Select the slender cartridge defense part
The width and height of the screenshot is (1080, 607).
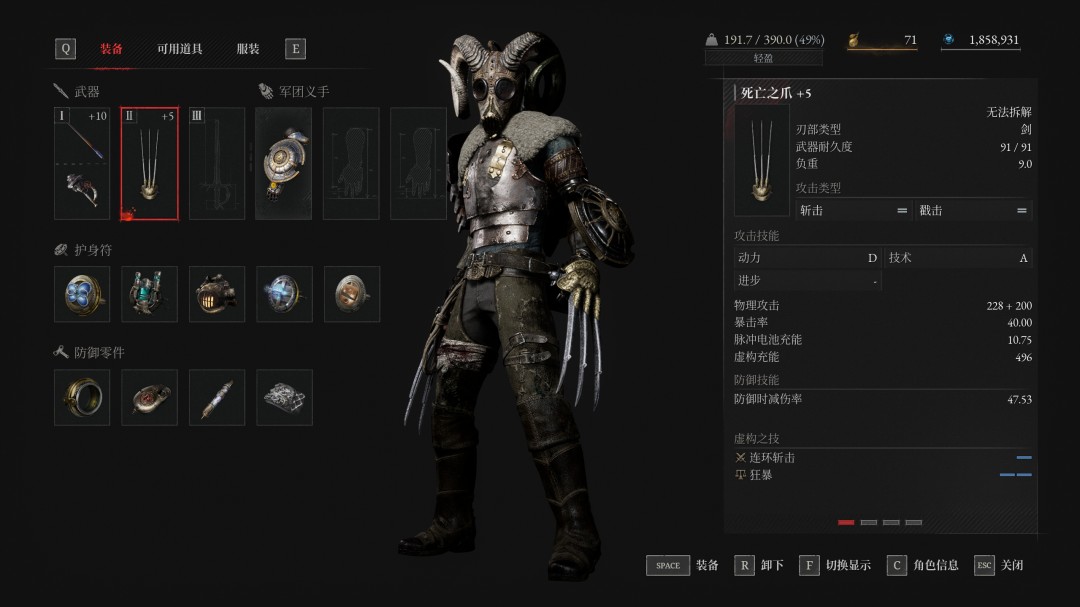click(216, 397)
